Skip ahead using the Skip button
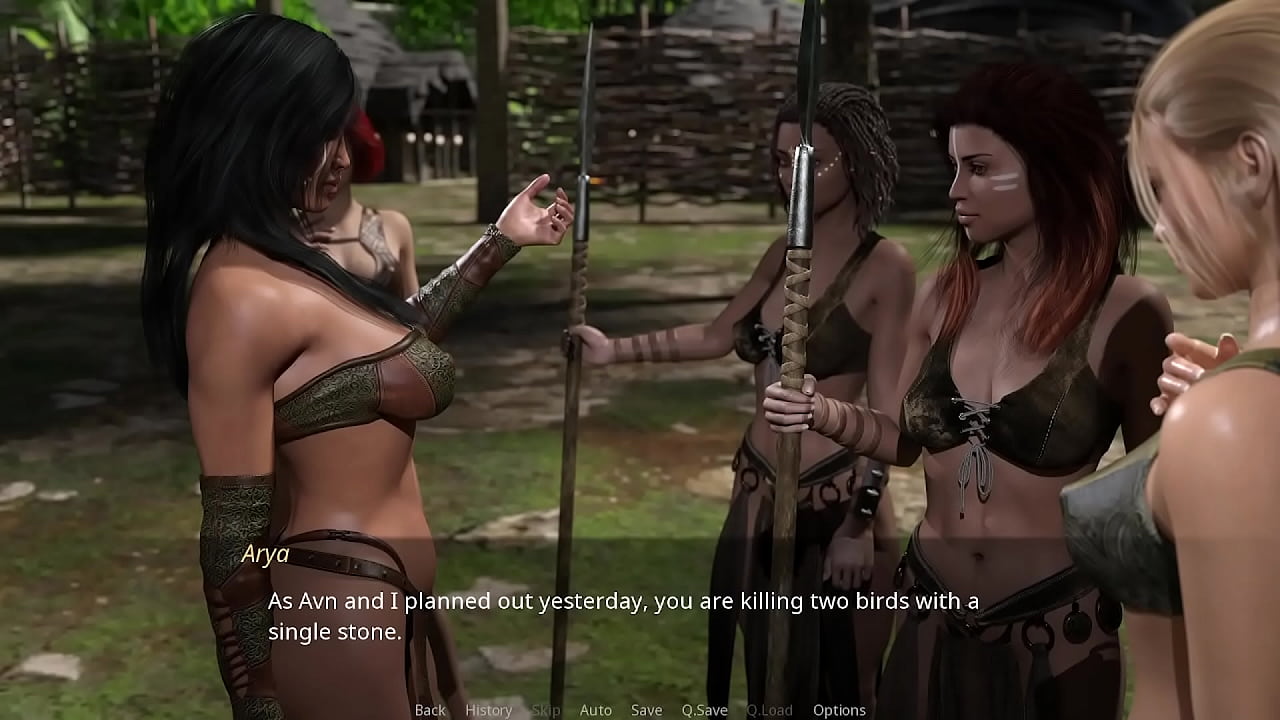The image size is (1280, 720). (x=546, y=710)
